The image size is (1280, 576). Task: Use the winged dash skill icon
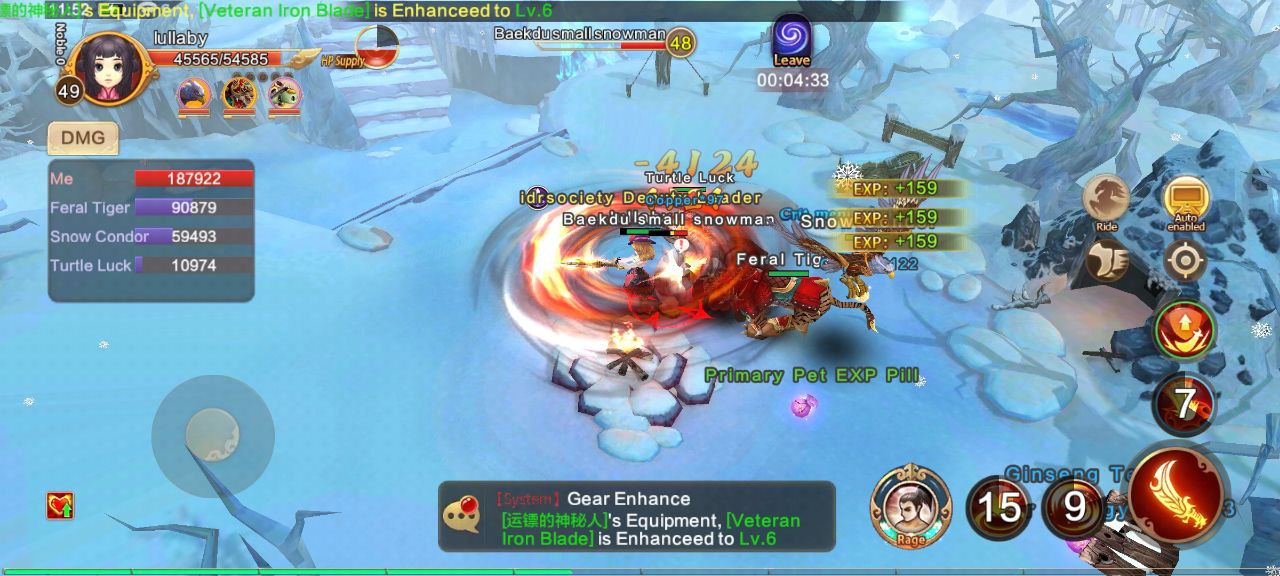[x=1107, y=260]
